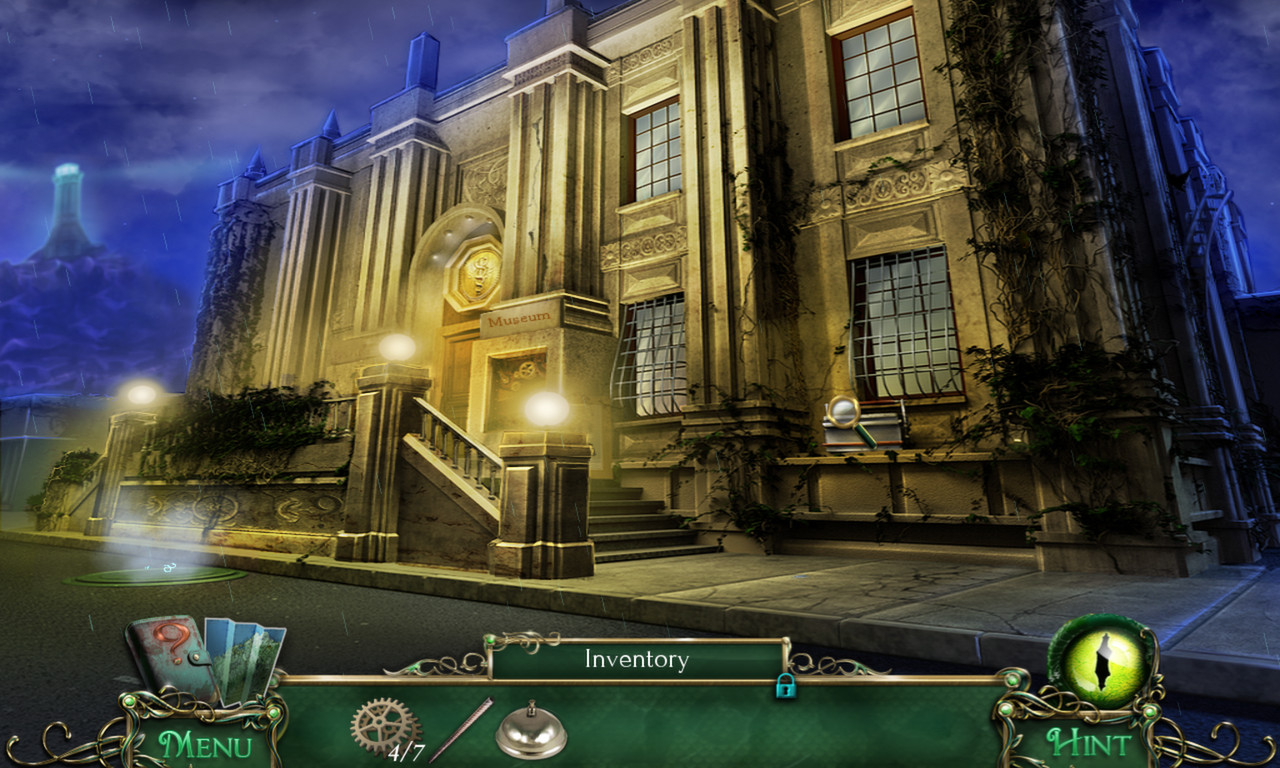This screenshot has height=768, width=1280.
Task: Click the Inventory title bar
Action: click(638, 660)
